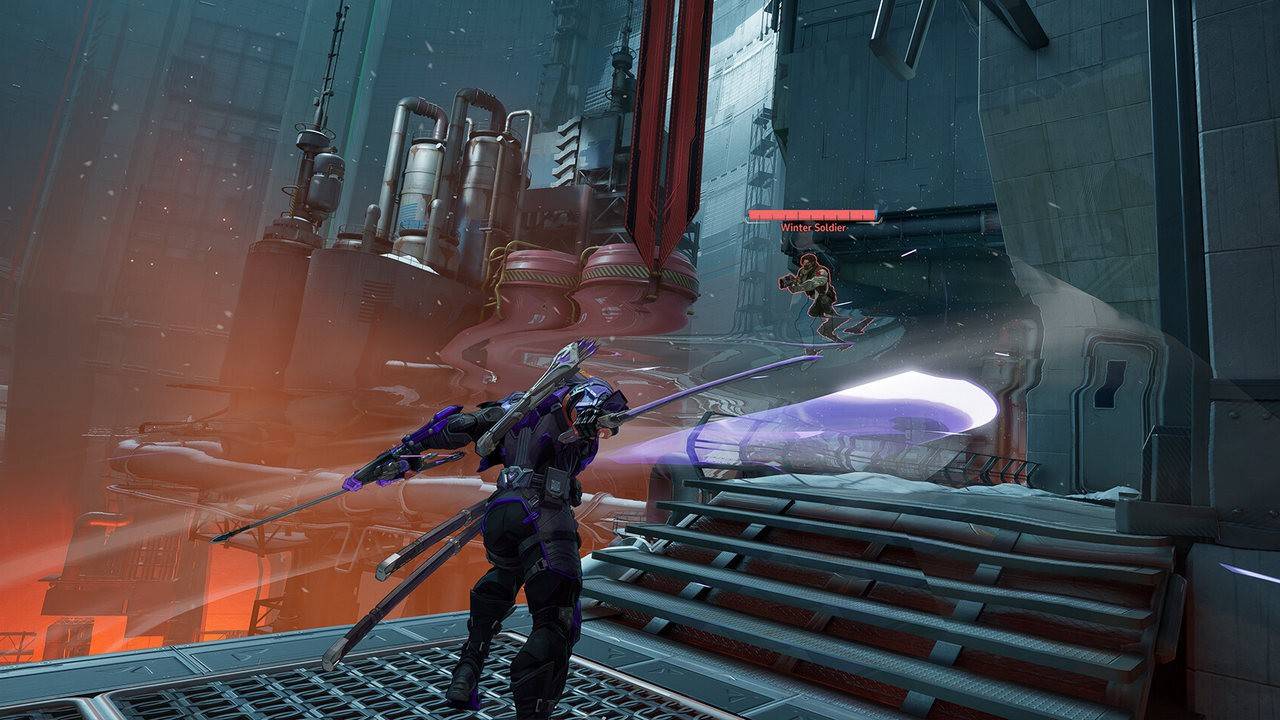
Task: Click Winter Soldier's red health bar
Action: [810, 214]
